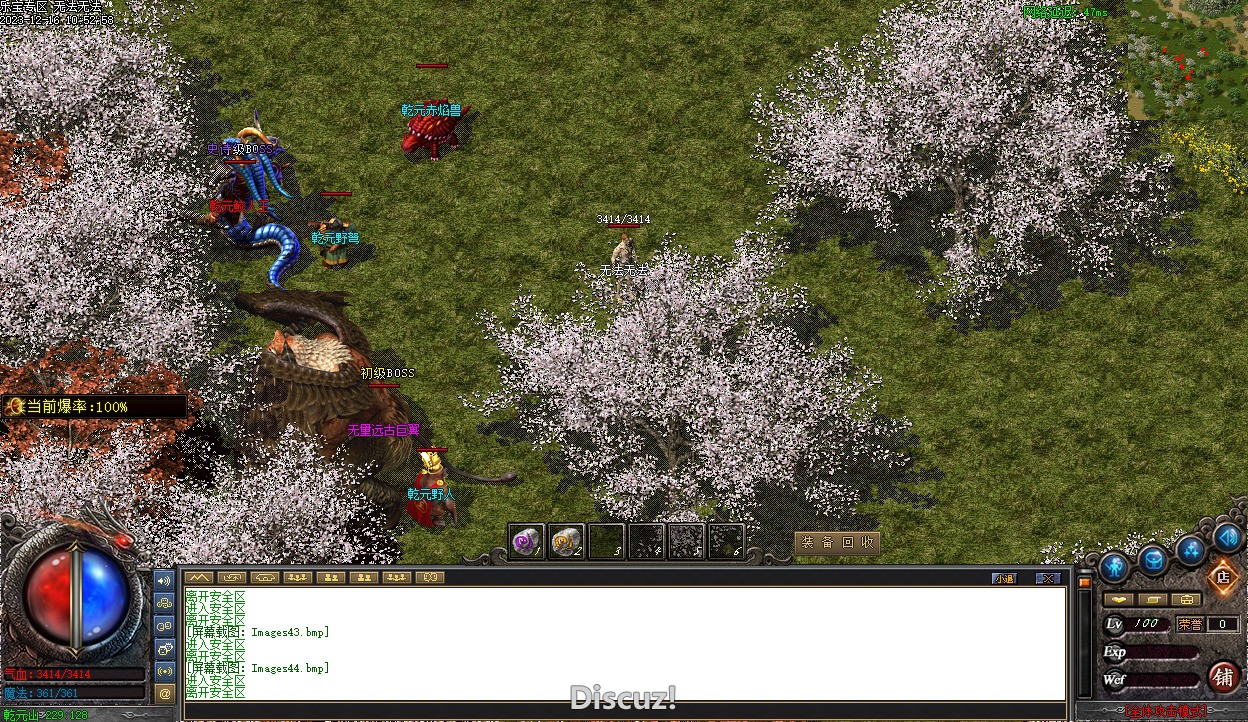Select the @ private chat button
The width and height of the screenshot is (1248, 722).
click(165, 692)
